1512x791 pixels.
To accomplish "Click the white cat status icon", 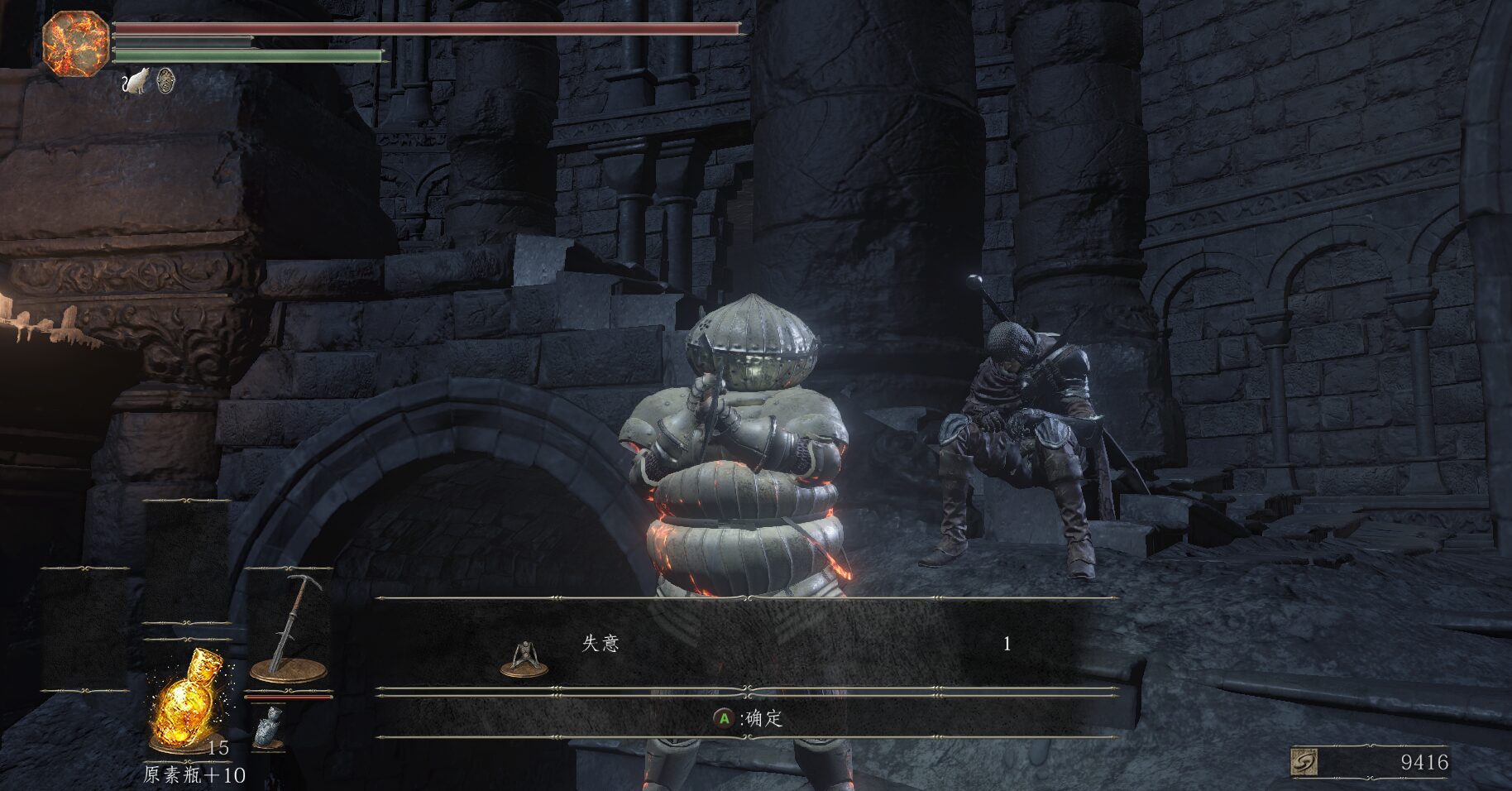I will tap(136, 81).
